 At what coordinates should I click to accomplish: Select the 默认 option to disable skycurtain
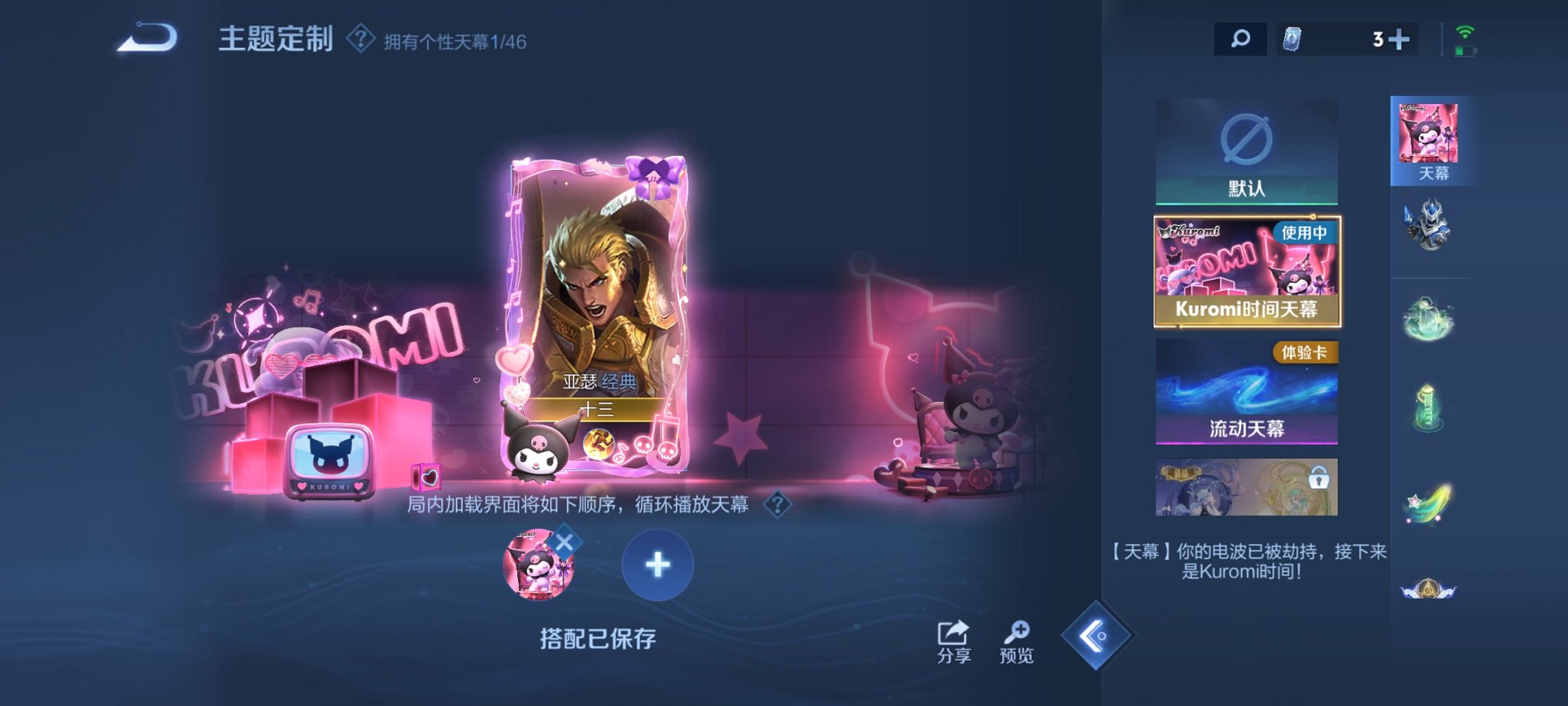(1247, 151)
